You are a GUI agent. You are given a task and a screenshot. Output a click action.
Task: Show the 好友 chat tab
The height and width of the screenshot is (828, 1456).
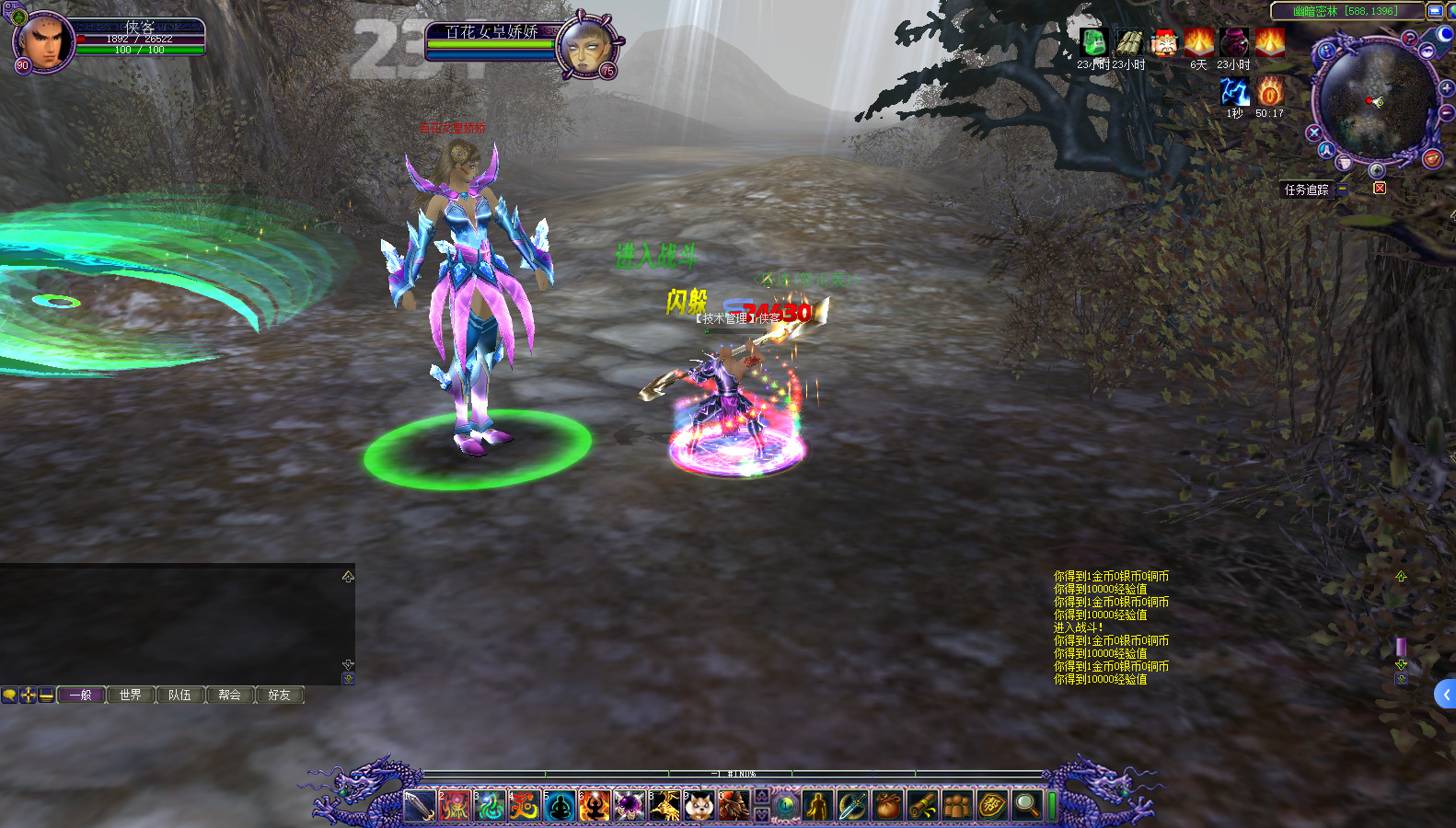tap(280, 695)
